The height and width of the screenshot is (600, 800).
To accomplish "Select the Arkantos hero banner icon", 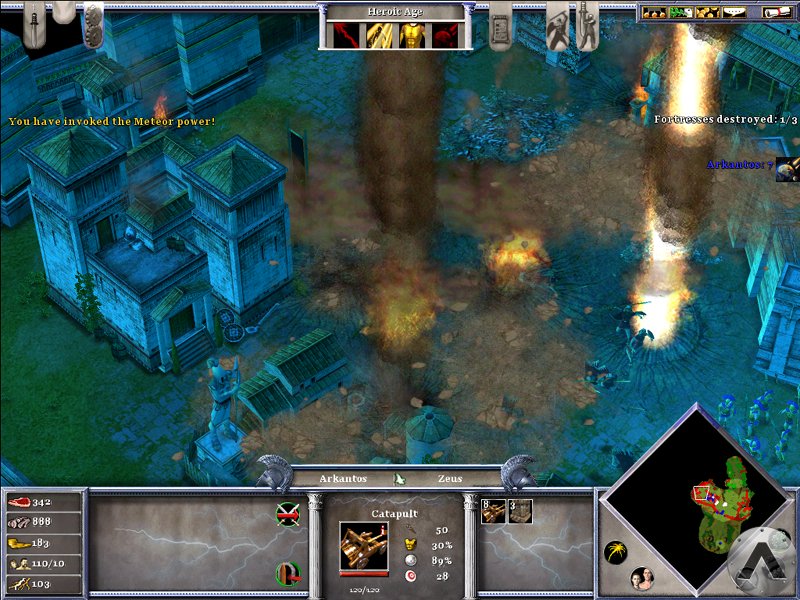I will click(x=786, y=168).
